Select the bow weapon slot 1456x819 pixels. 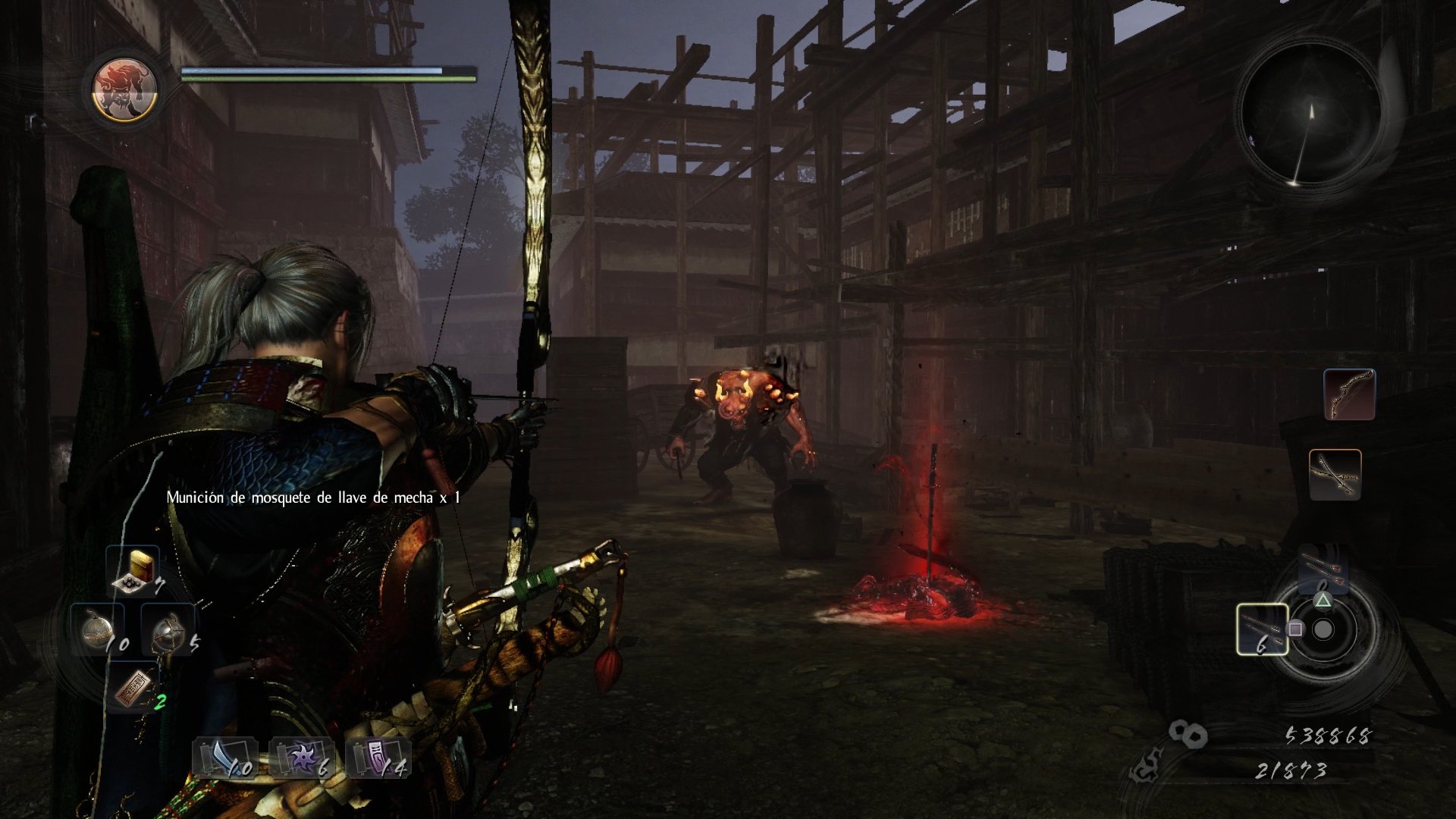coord(1349,394)
